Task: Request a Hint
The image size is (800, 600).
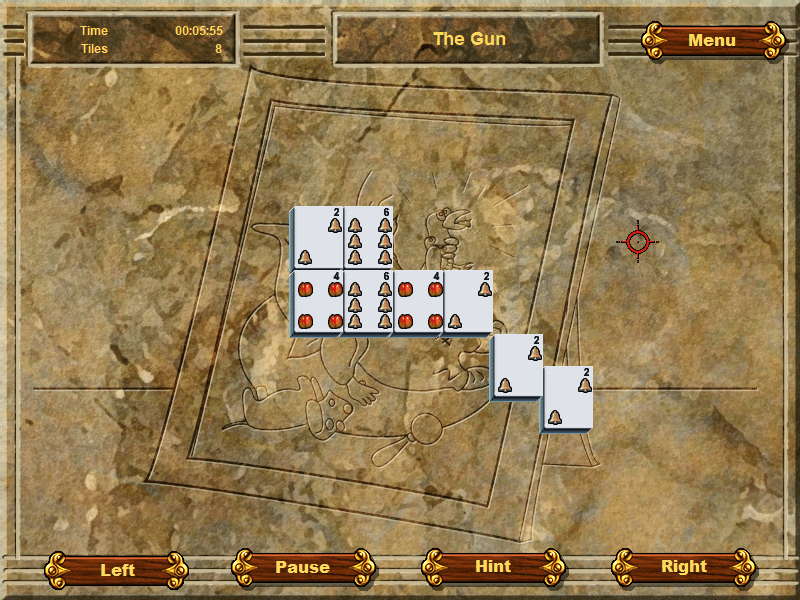Action: coord(493,566)
